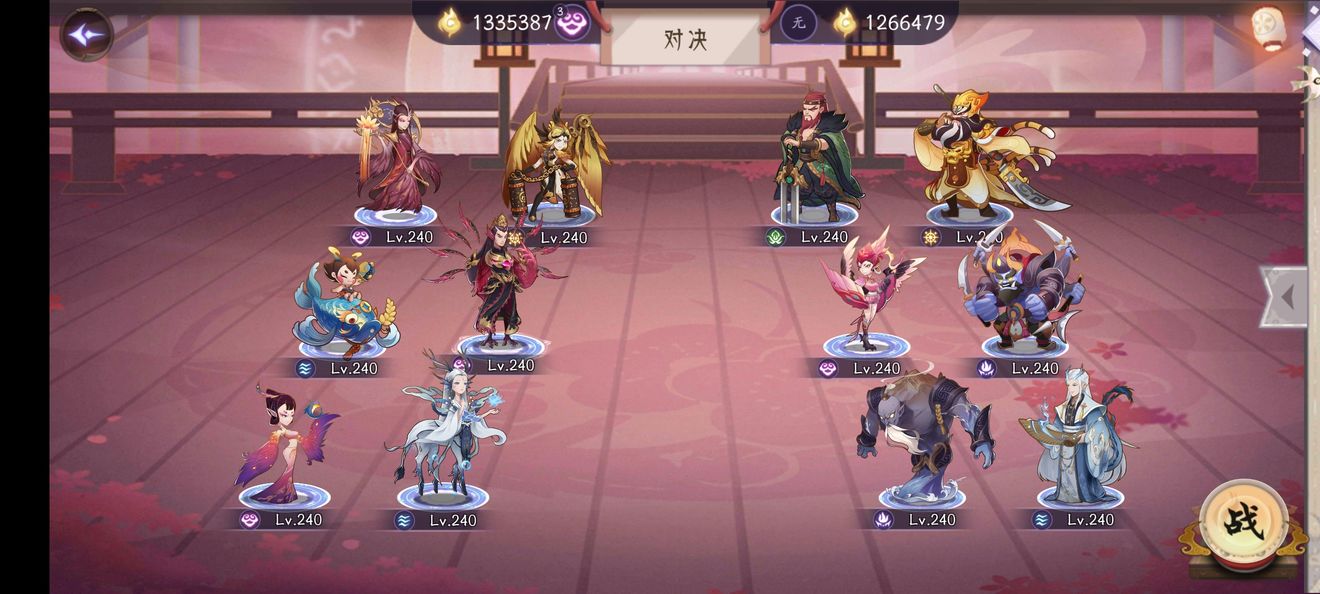The height and width of the screenshot is (594, 1320).
Task: Inspect the golden-armored general with halberd
Action: [x=975, y=153]
